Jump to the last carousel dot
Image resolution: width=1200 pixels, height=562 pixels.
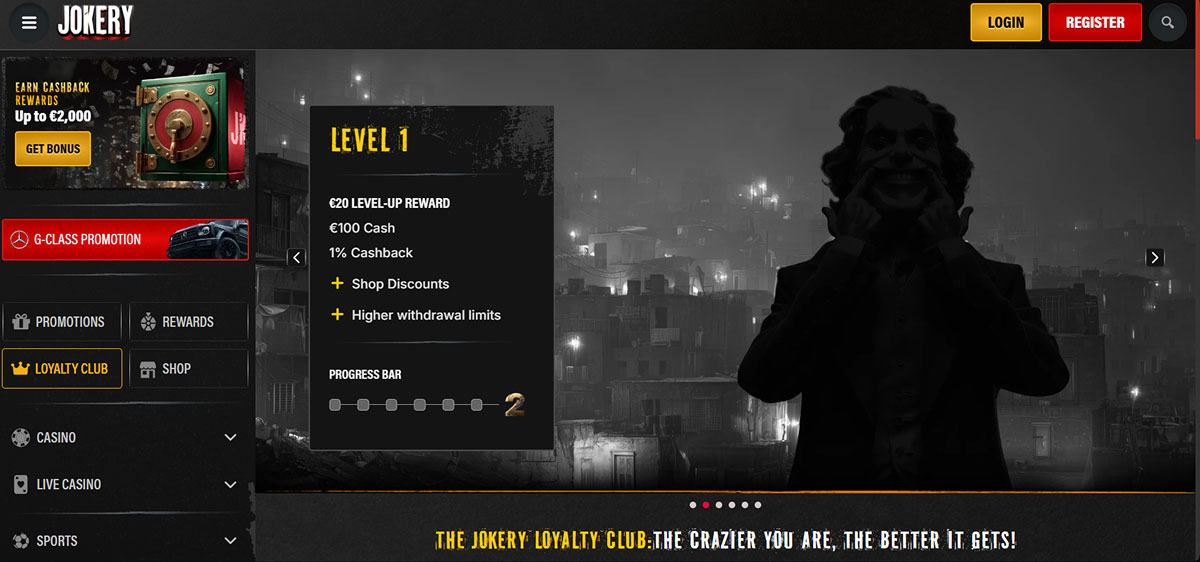[758, 505]
